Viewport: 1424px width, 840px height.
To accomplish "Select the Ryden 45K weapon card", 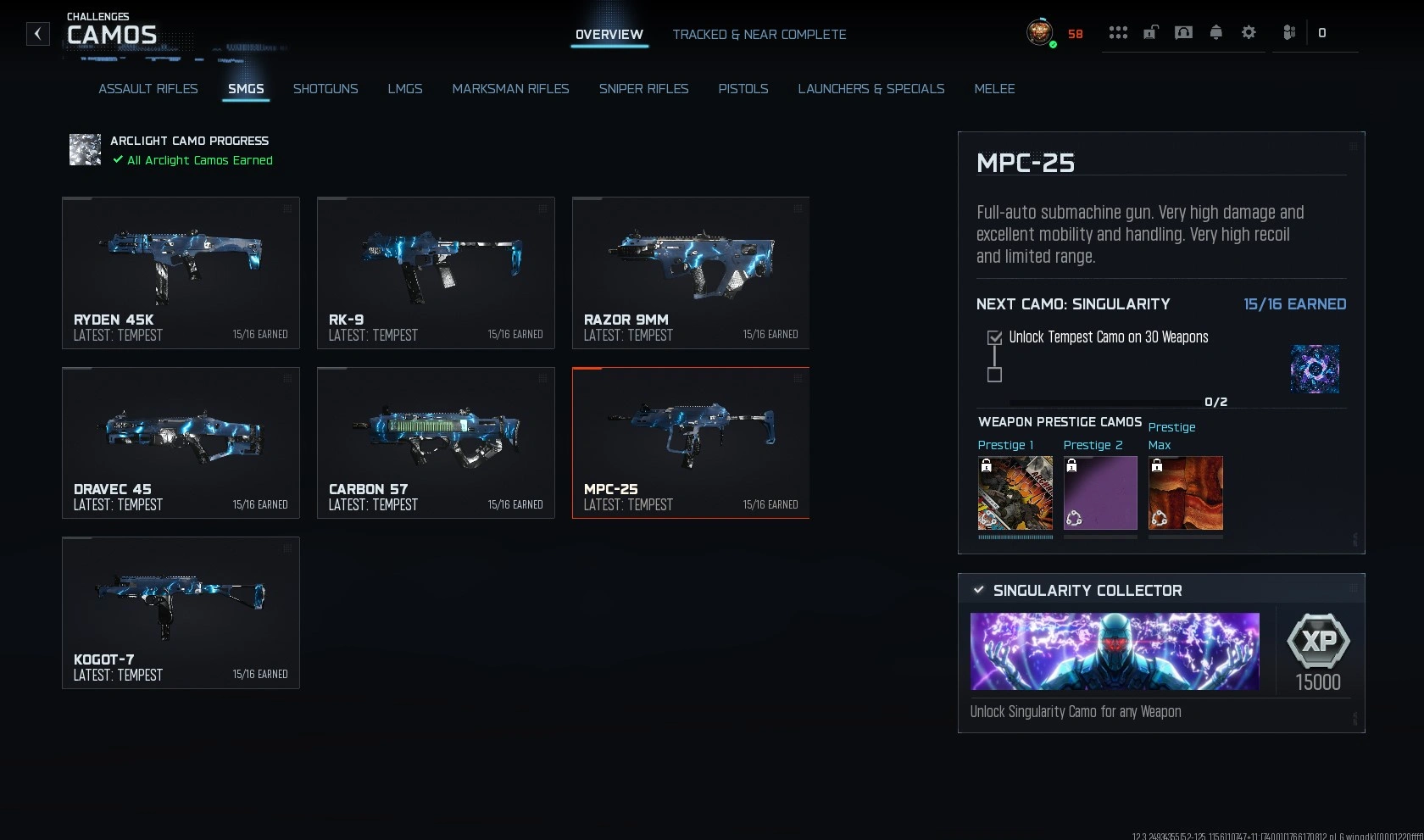I will (x=181, y=271).
